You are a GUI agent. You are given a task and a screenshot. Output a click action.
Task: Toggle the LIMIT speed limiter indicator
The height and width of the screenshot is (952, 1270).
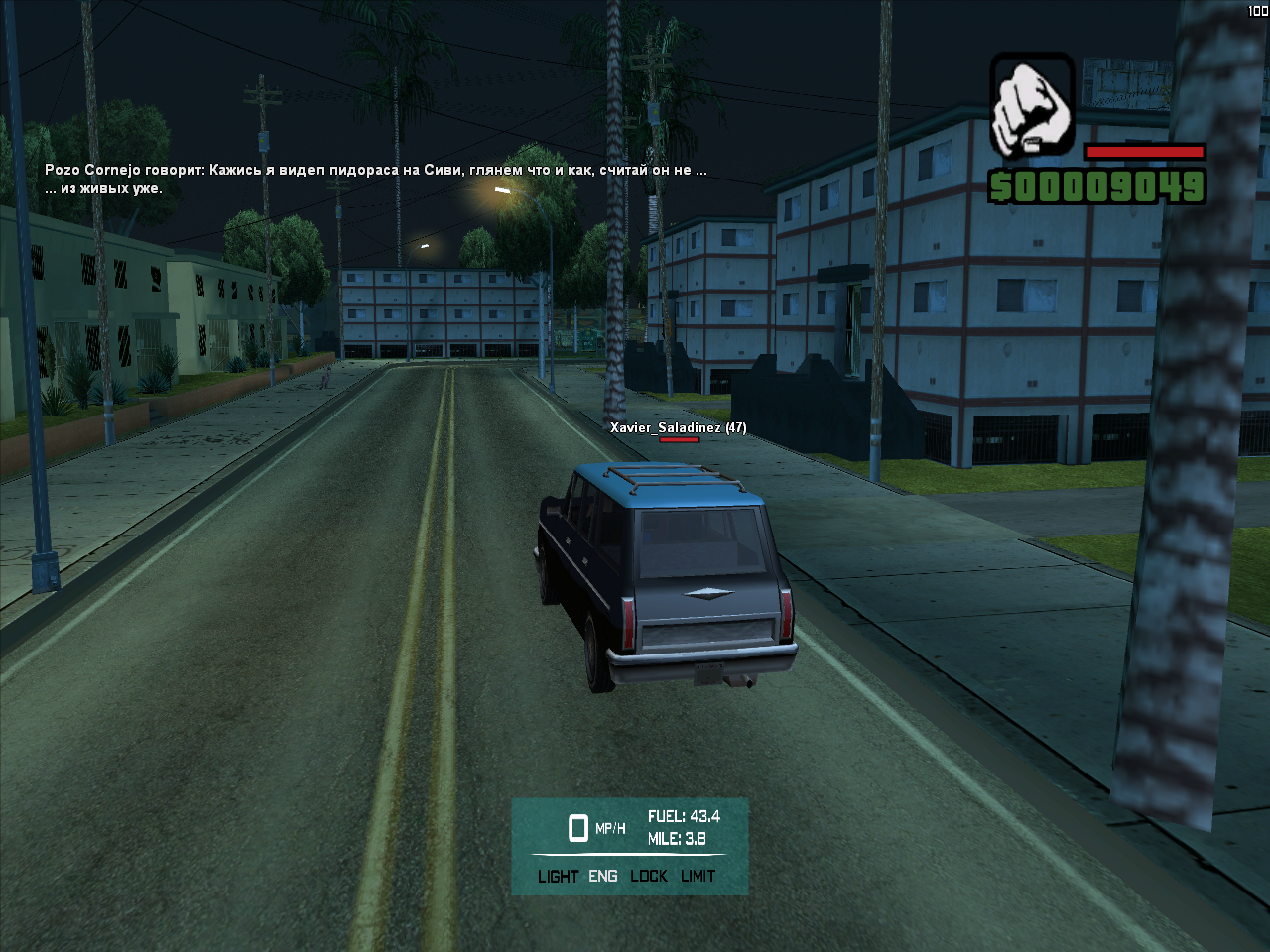coord(698,876)
